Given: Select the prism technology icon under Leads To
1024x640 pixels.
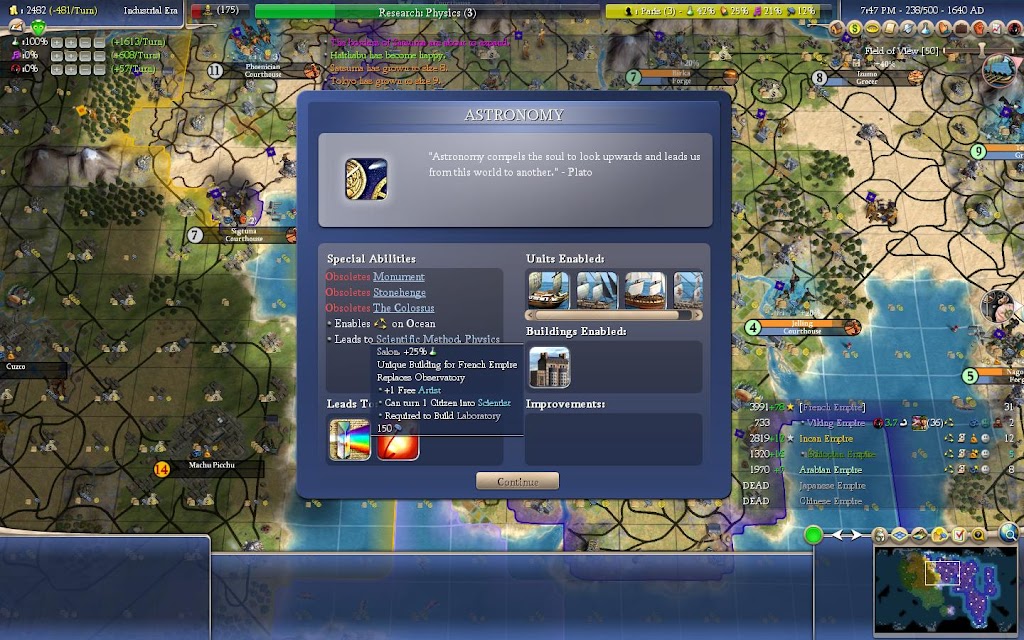Looking at the screenshot, I should pos(350,441).
